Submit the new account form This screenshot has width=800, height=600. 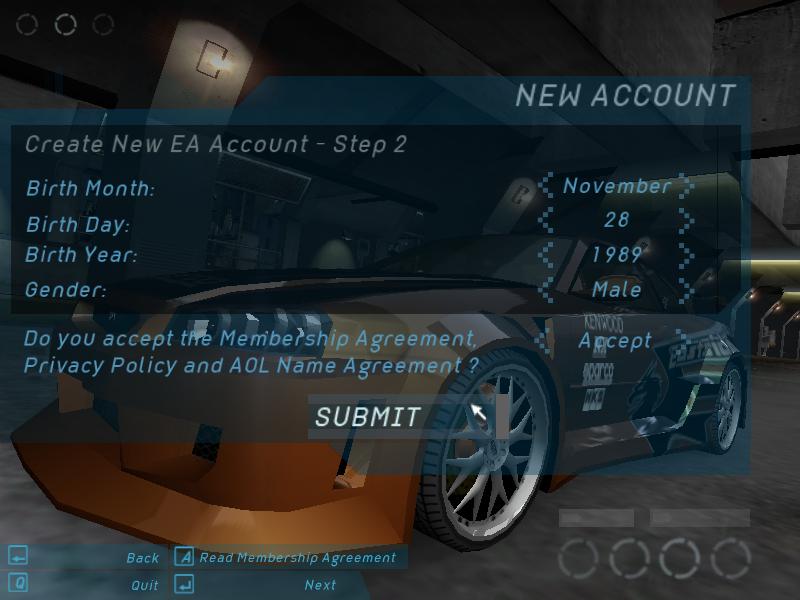(x=368, y=417)
